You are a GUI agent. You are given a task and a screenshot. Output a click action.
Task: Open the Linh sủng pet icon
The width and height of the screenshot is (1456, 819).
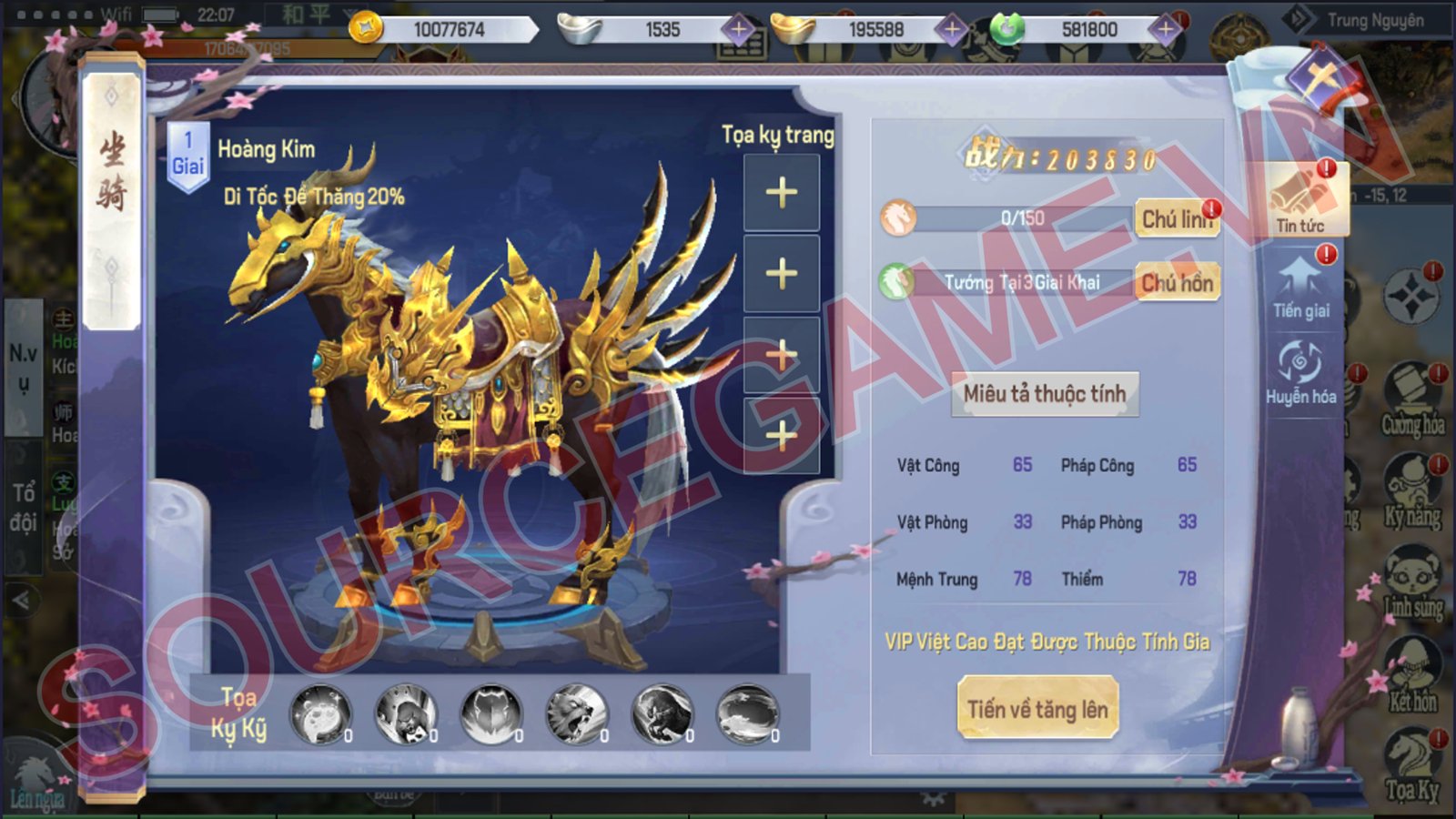click(x=1411, y=582)
